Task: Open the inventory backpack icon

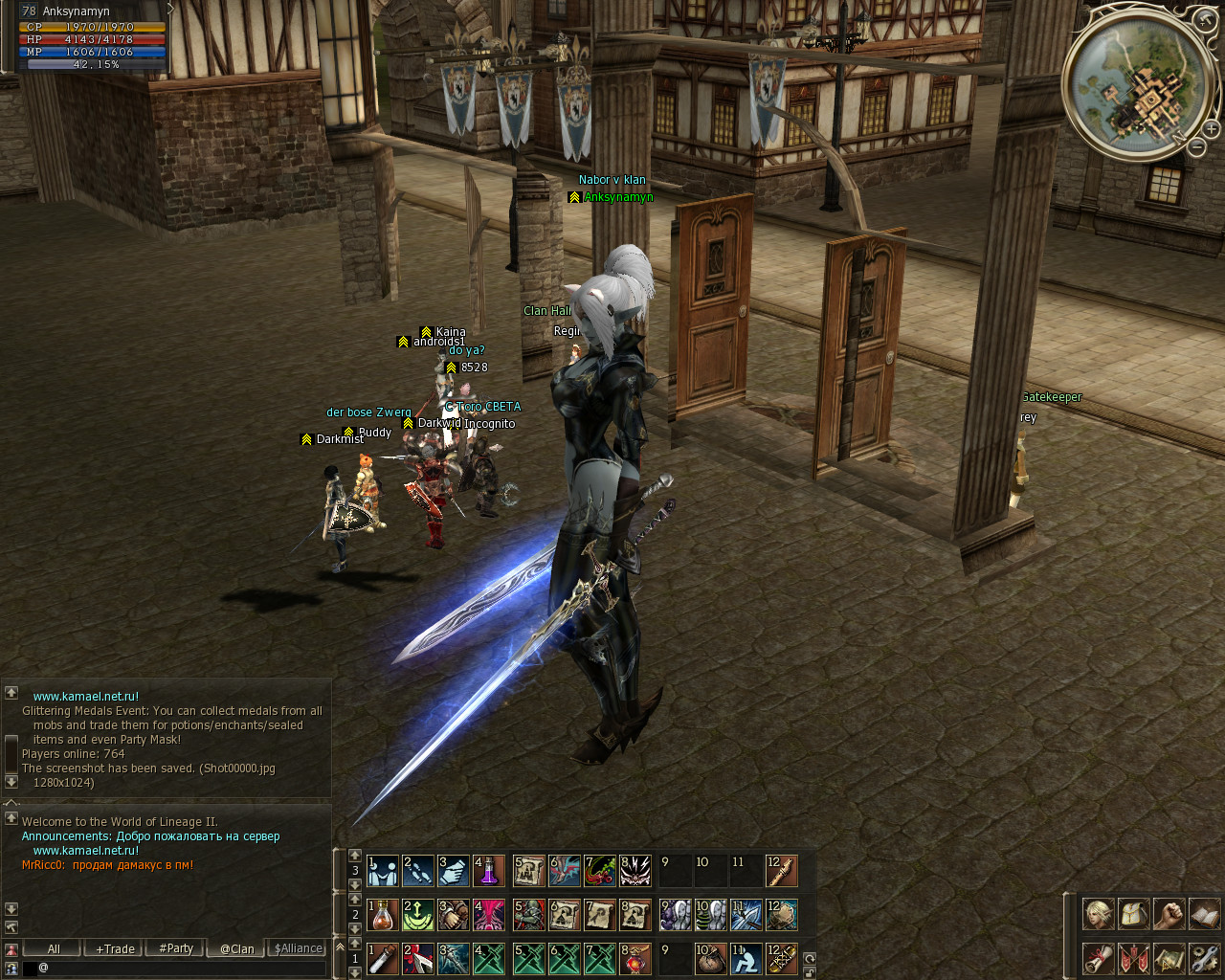Action: tap(1133, 914)
